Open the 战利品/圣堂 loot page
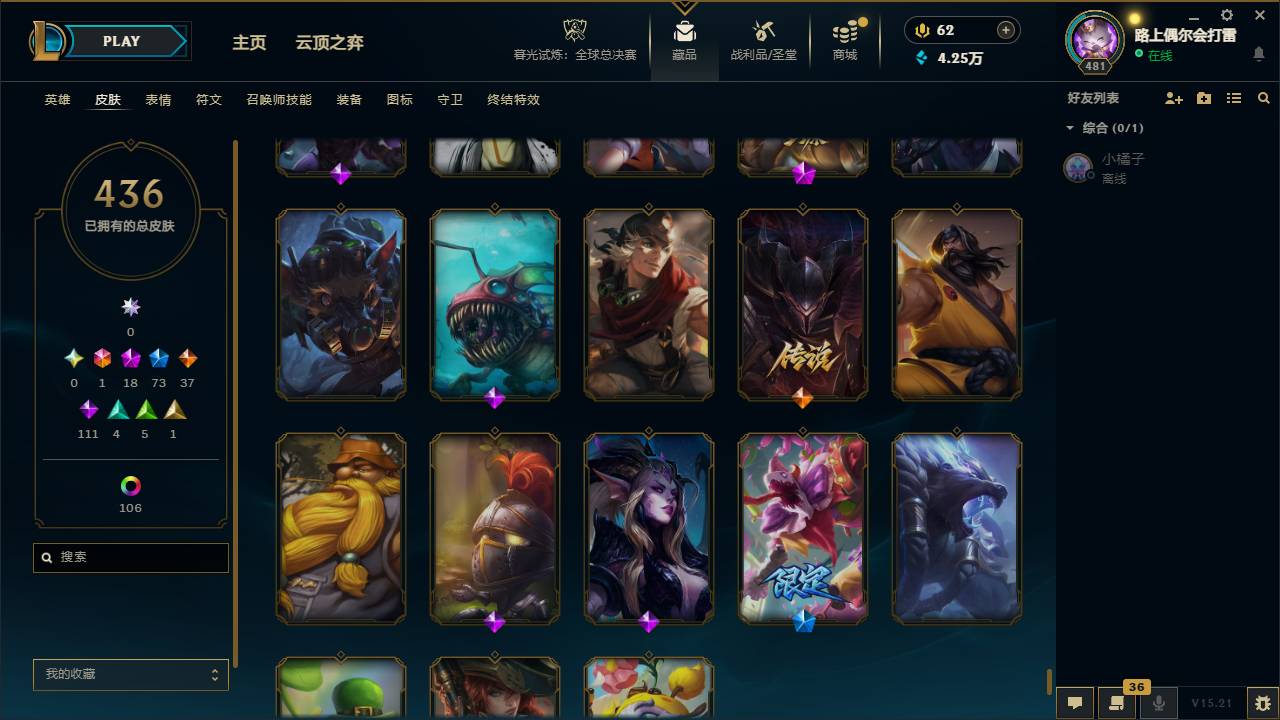Viewport: 1280px width, 720px height. pos(764,40)
